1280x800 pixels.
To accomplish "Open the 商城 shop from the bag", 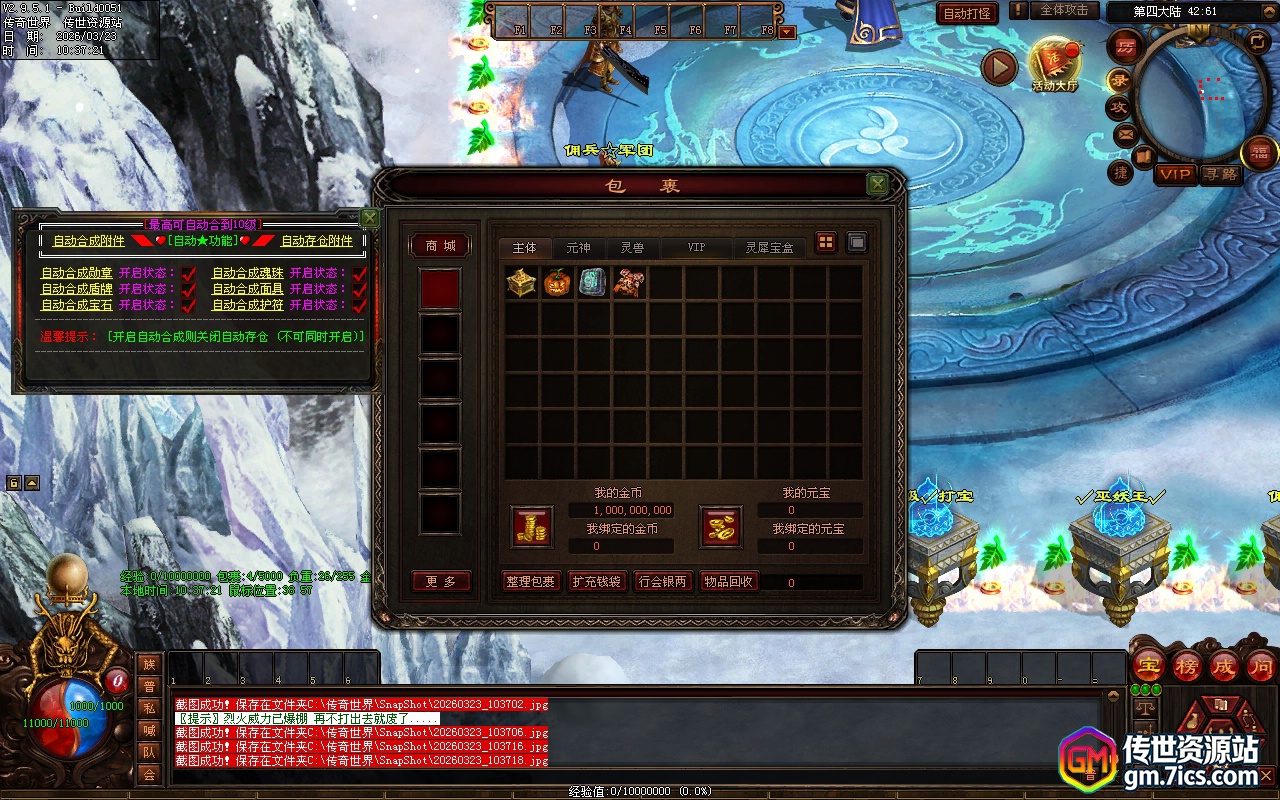I will pos(440,246).
